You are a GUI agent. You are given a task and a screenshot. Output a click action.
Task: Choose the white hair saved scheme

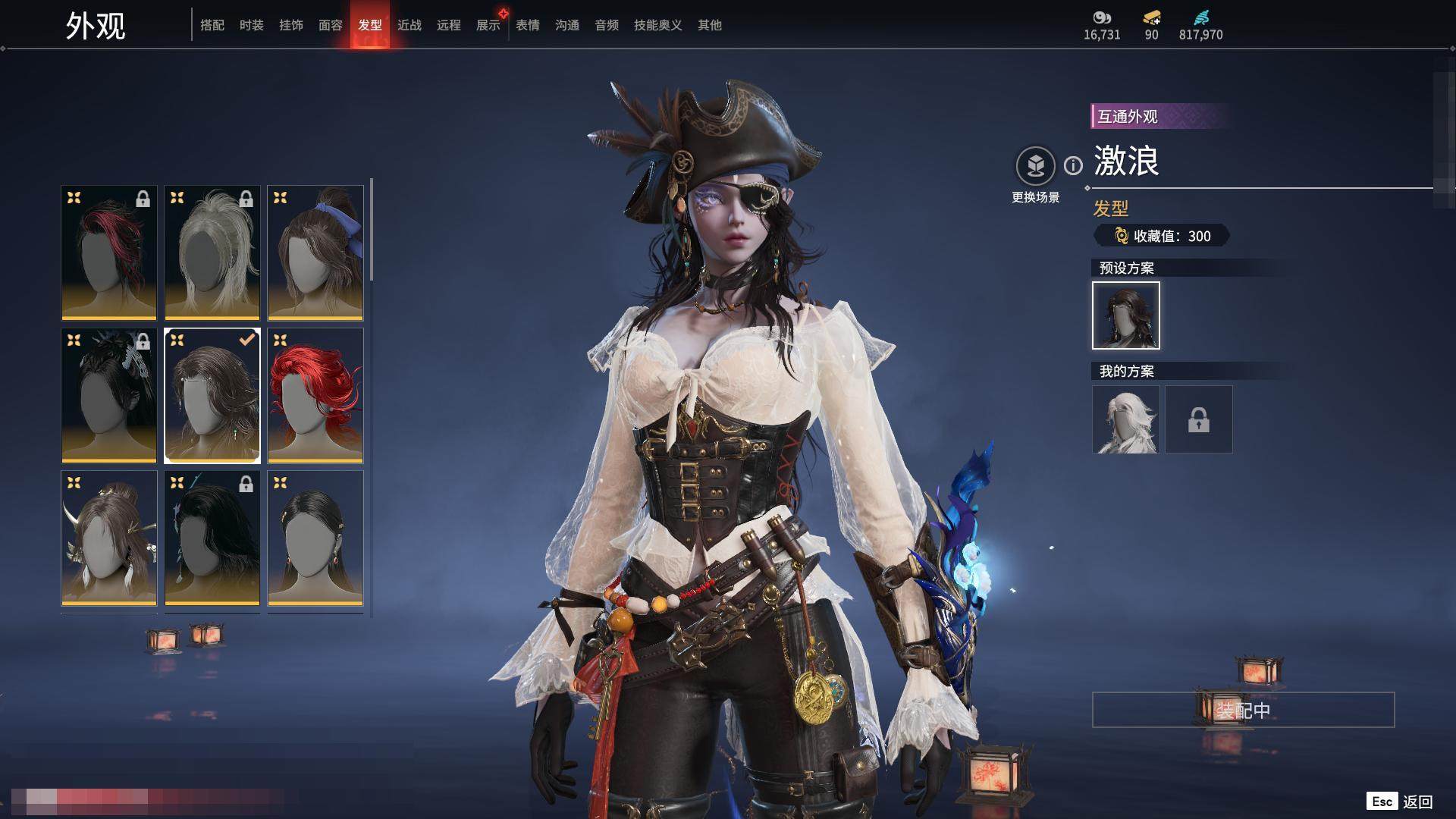click(1126, 419)
